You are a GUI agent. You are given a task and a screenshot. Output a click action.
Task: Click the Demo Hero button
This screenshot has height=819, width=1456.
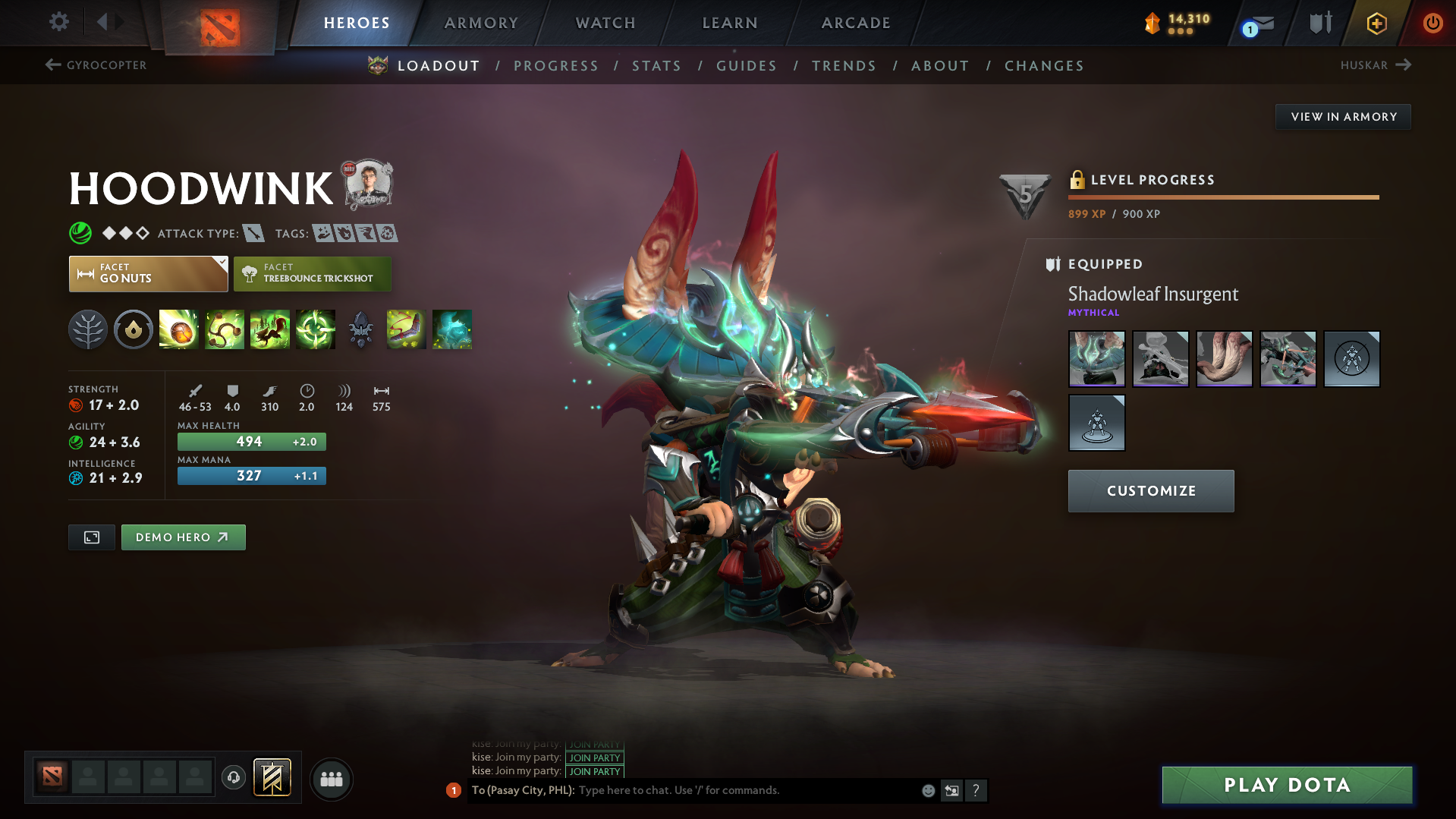[183, 537]
